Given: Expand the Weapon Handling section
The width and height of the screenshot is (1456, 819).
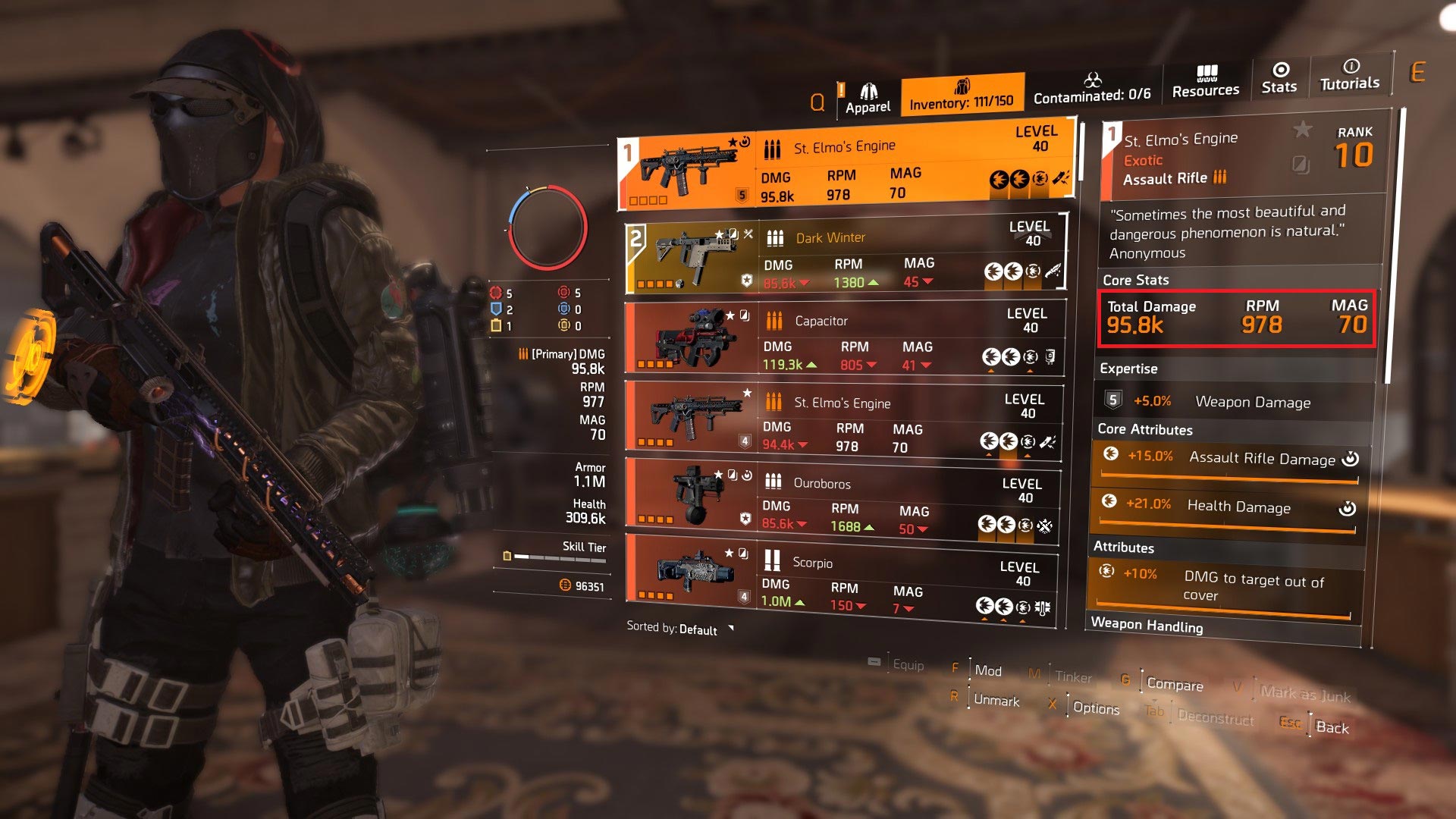Looking at the screenshot, I should point(1147,627).
